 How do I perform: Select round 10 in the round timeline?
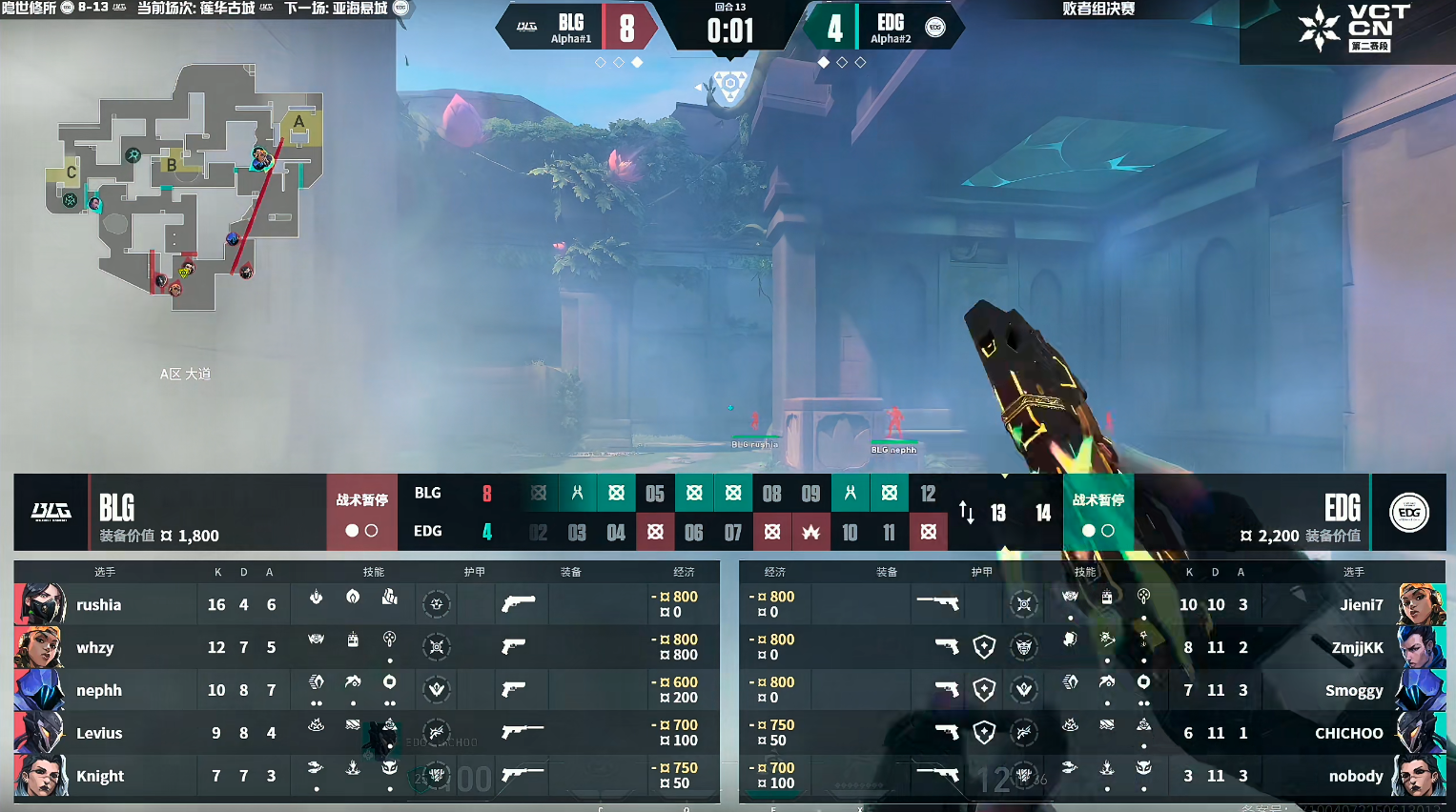[x=850, y=533]
